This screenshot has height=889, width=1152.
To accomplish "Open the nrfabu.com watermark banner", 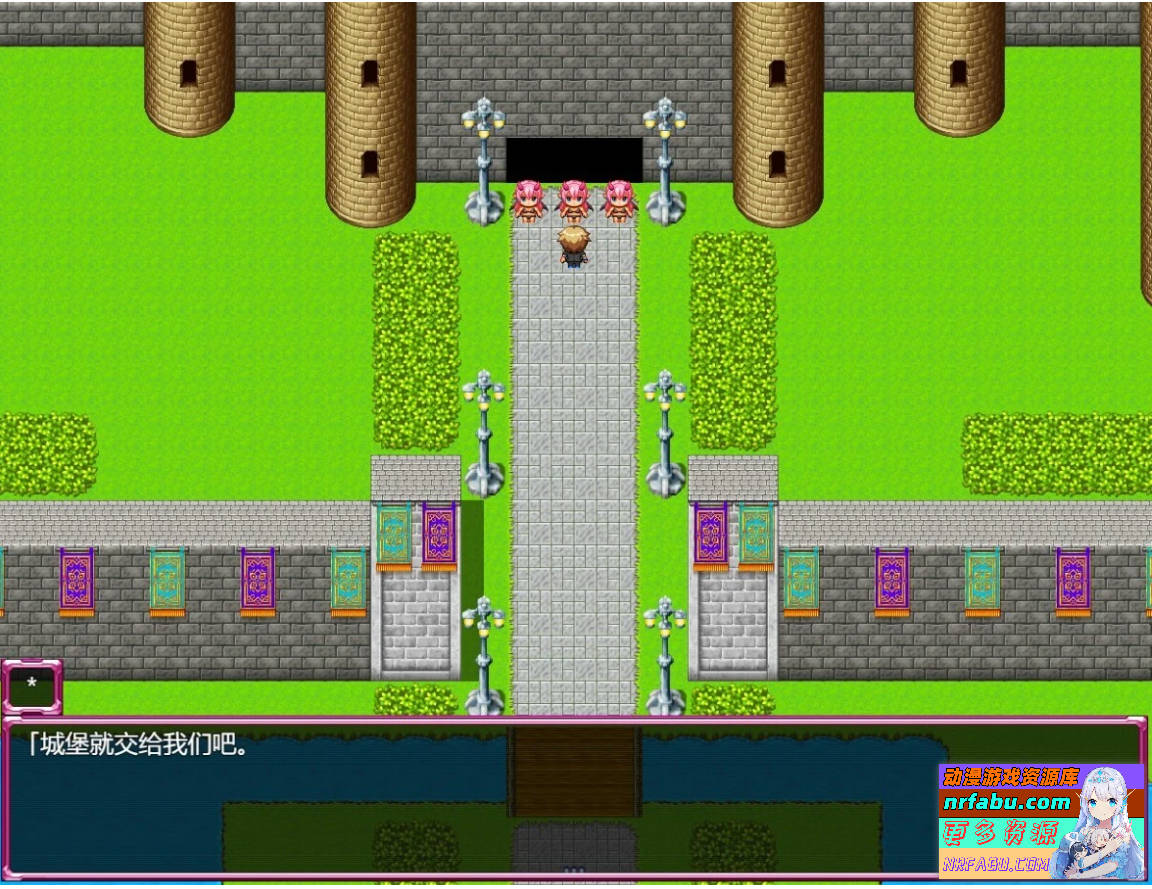I will [1040, 820].
